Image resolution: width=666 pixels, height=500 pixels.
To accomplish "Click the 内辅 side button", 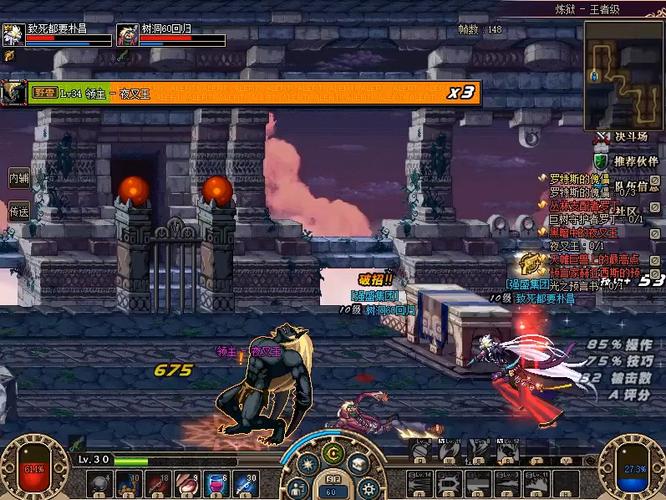I will pyautogui.click(x=18, y=178).
